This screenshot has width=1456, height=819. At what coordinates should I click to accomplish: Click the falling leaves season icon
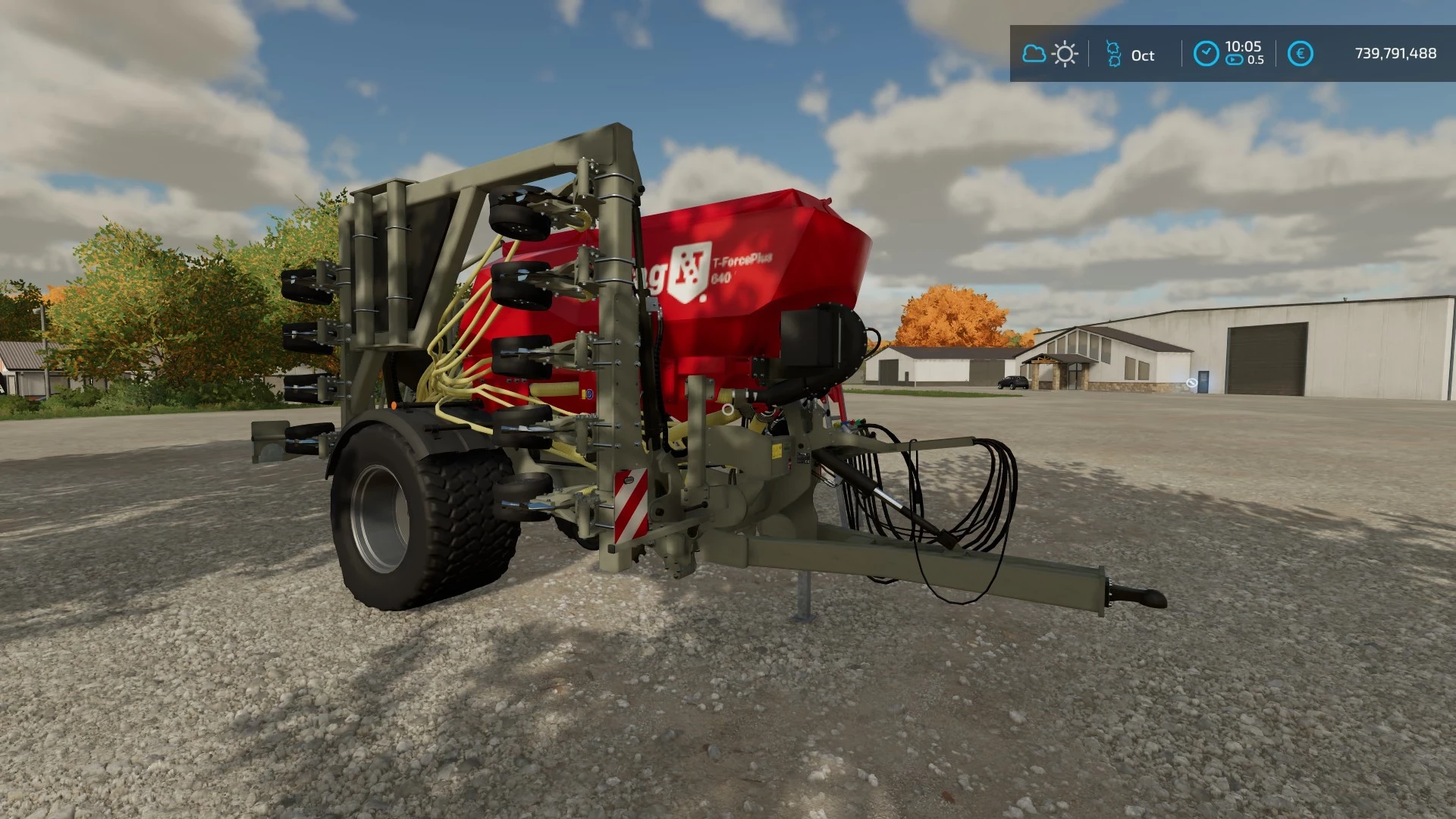click(1113, 52)
